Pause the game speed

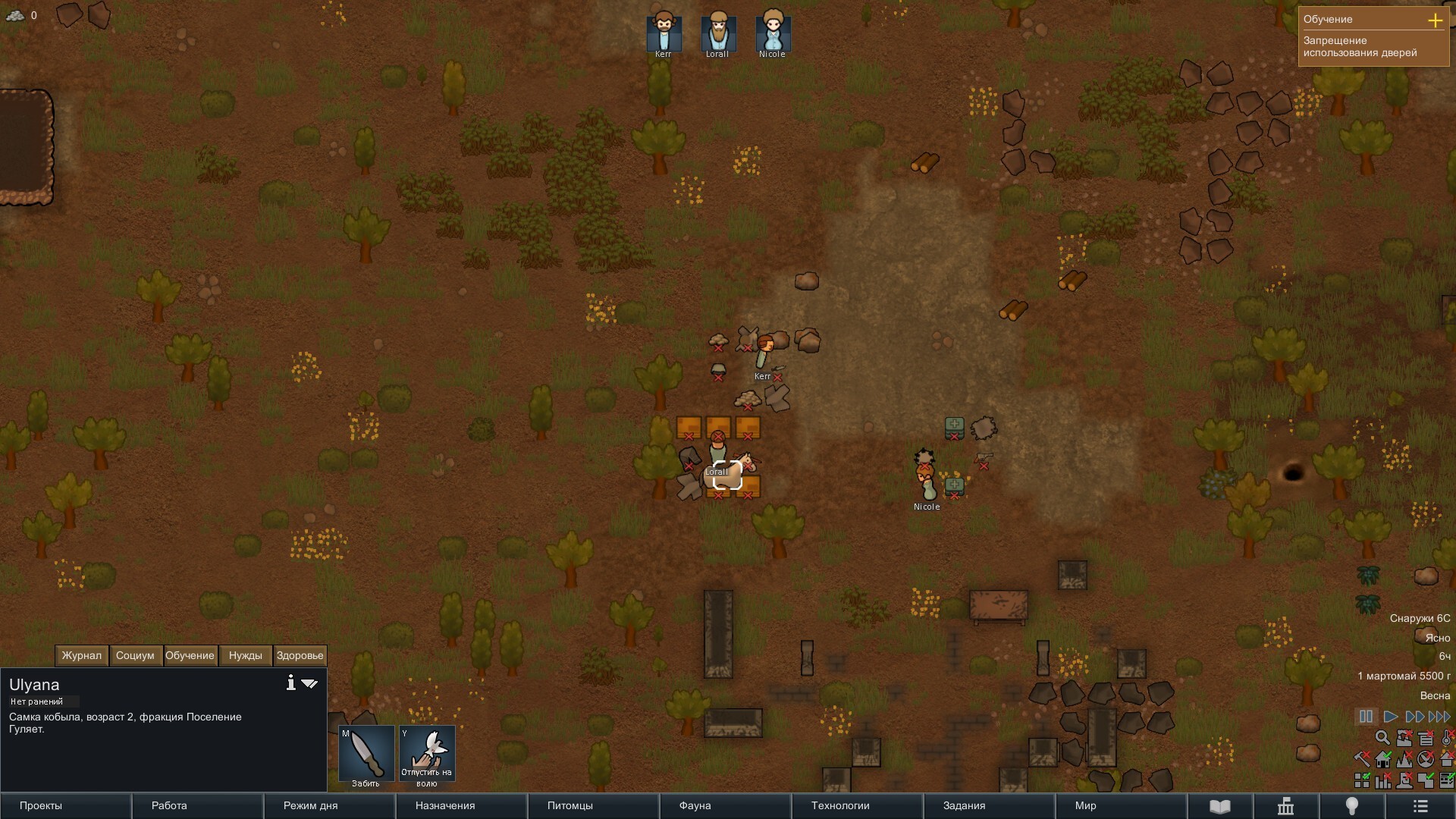(x=1366, y=717)
